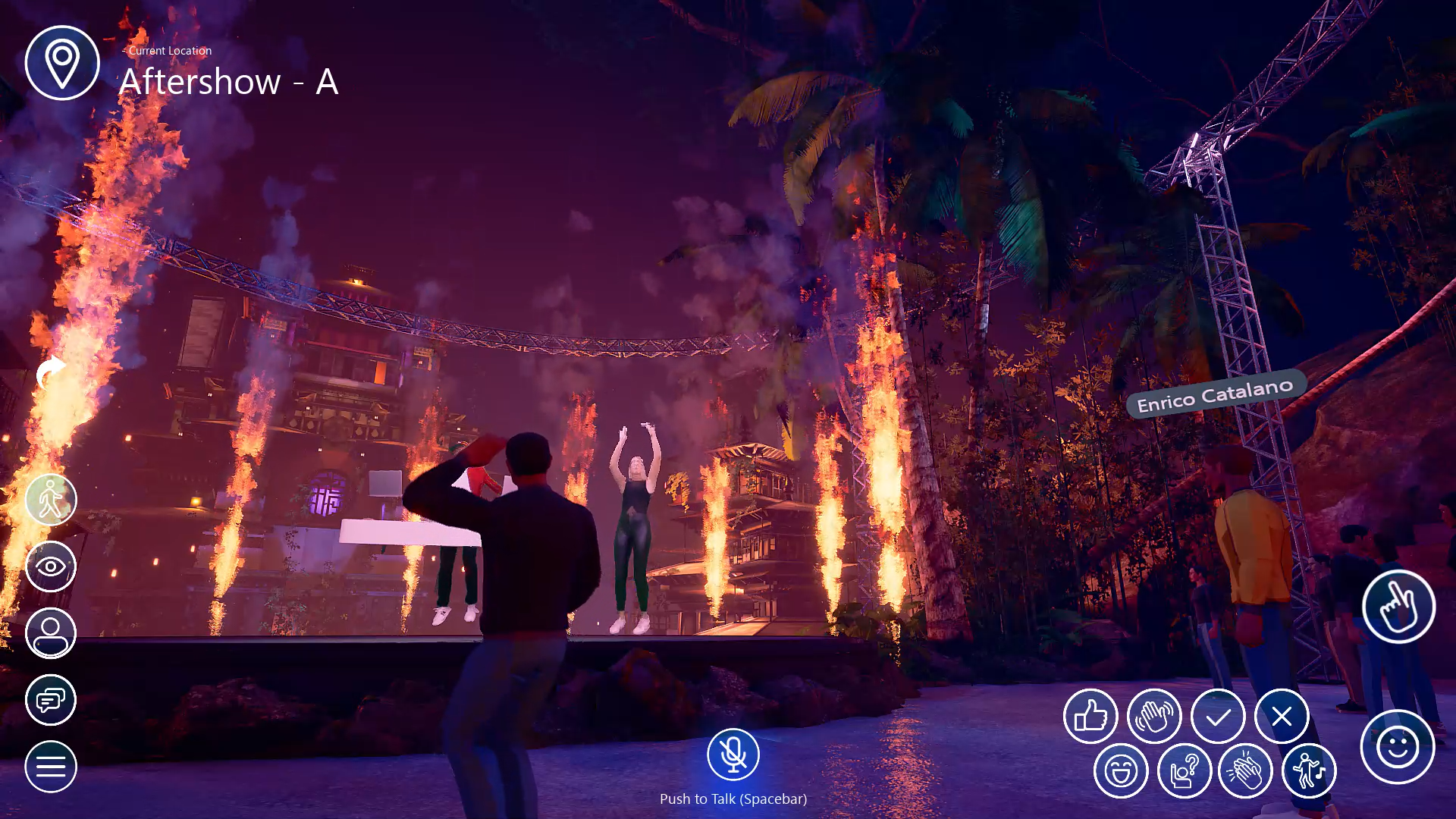1456x819 pixels.
Task: Toggle the muted microphone button
Action: point(733,755)
